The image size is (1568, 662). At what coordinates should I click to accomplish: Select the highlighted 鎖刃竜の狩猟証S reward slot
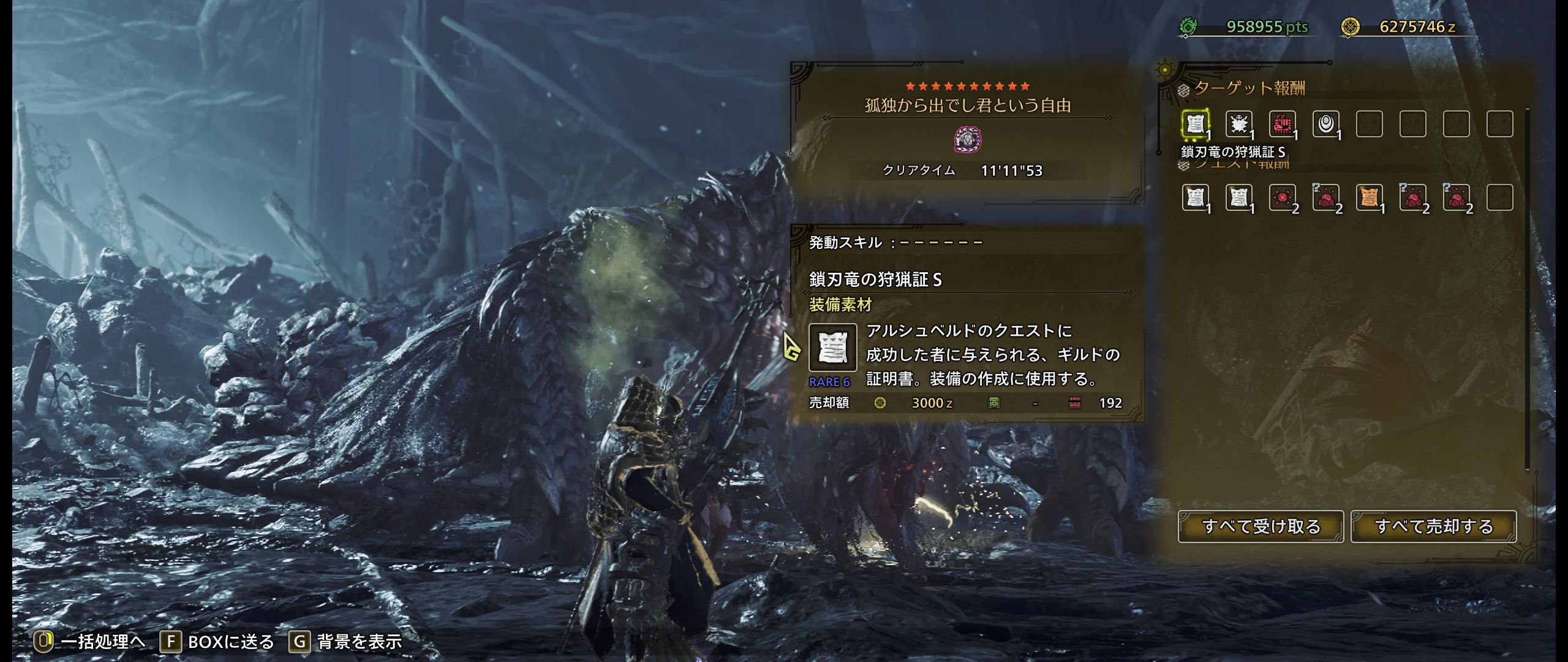click(1194, 124)
